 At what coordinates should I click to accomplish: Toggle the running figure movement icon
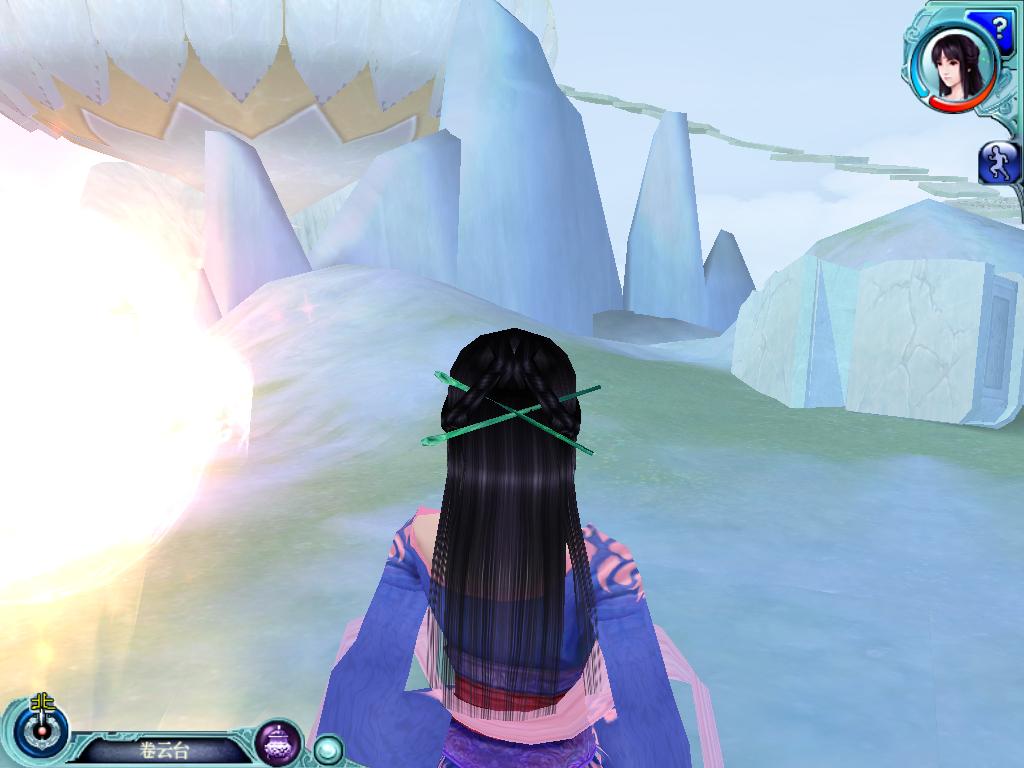[999, 162]
